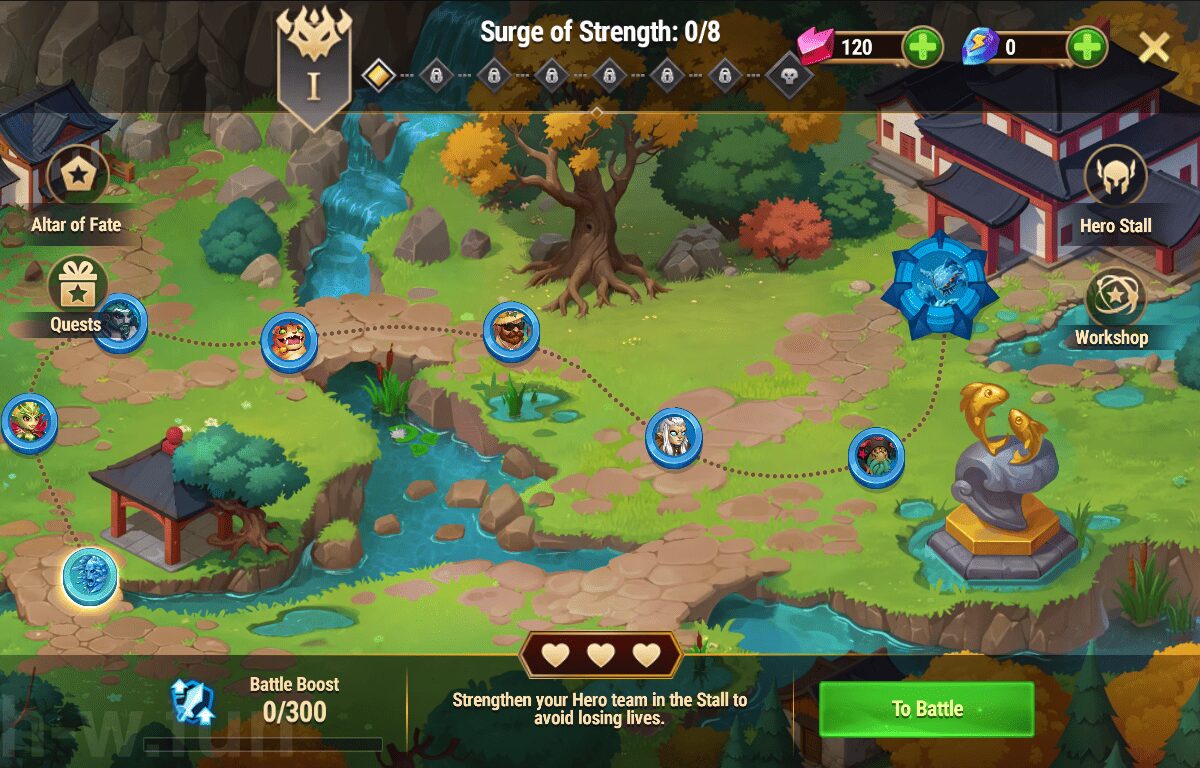Pick the white-haired hero stage node
1200x768 pixels.
coord(673,438)
